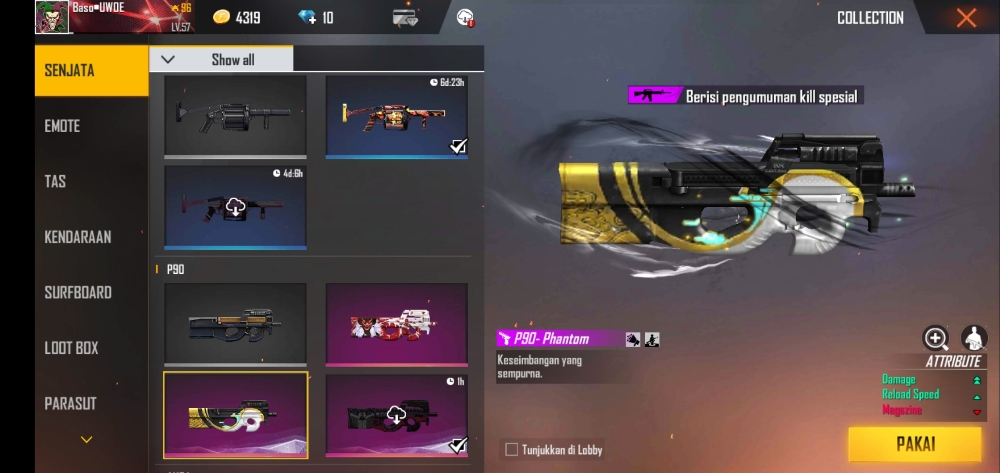Select the SURFBOARD category
The height and width of the screenshot is (473, 1000).
tap(78, 293)
